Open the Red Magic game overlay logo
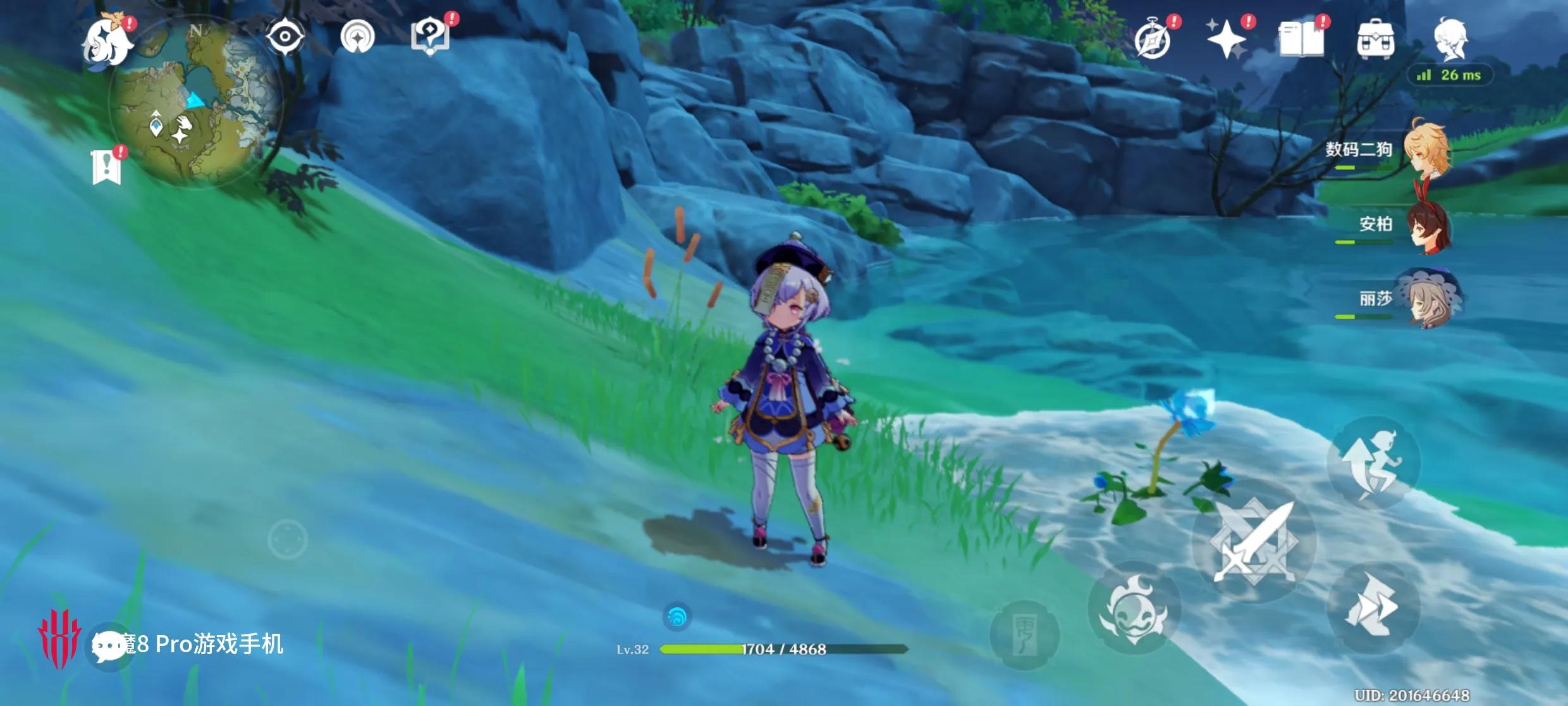This screenshot has width=1568, height=706. pos(58,638)
